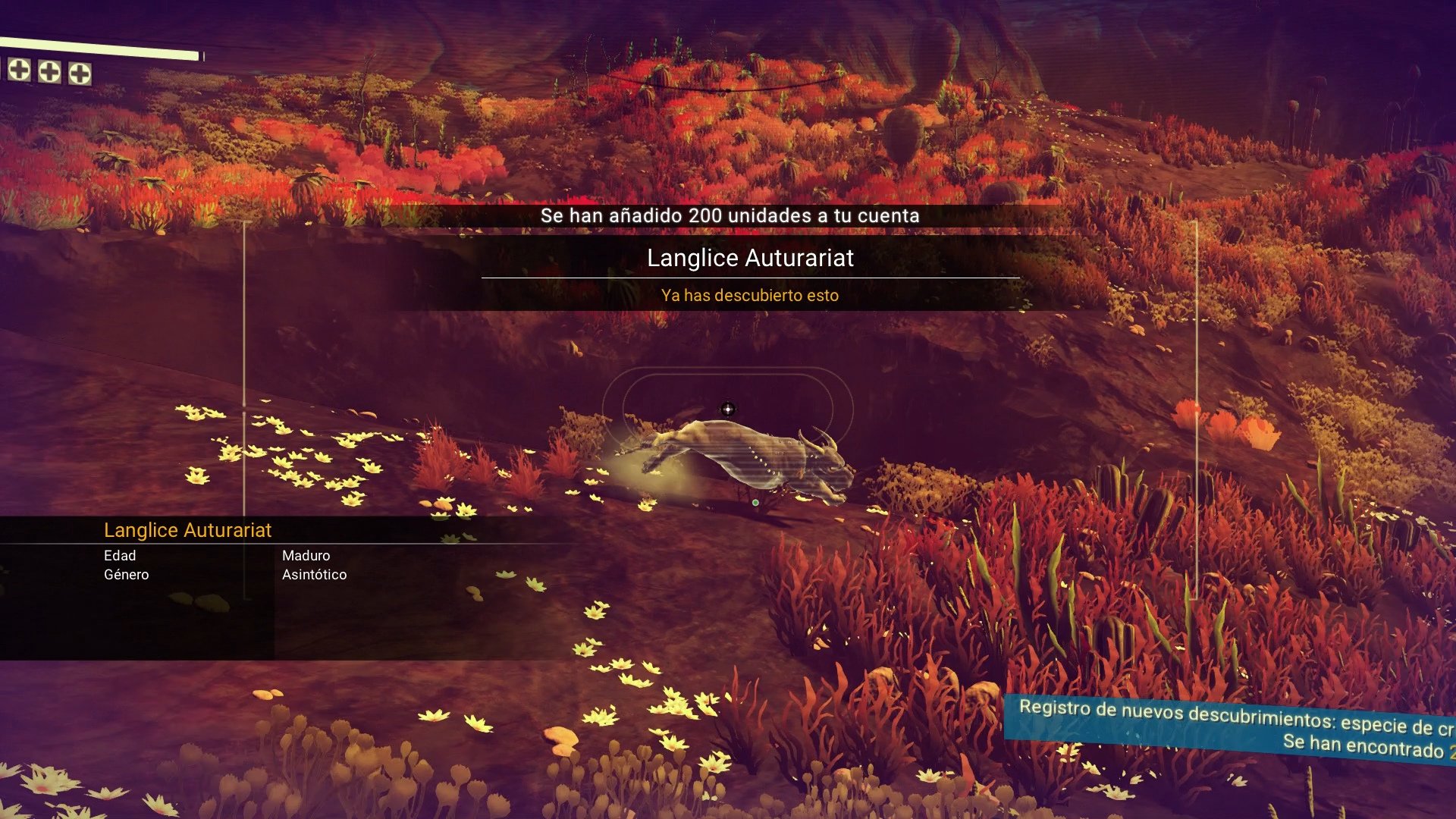Screen dimensions: 1456x819
Task: Select the Langlice Auturariat title header
Action: (x=750, y=259)
